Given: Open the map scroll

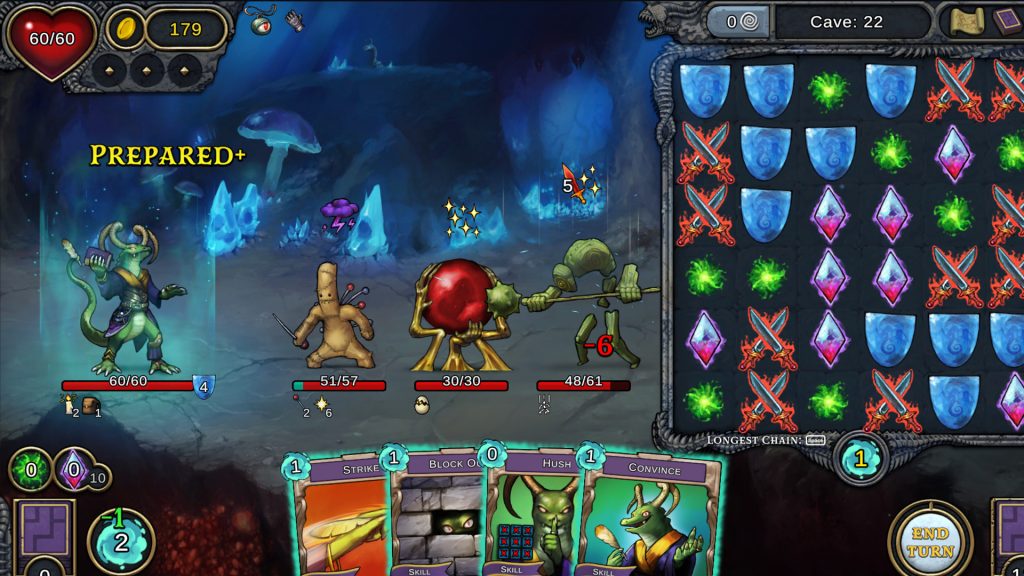Looking at the screenshot, I should pyautogui.click(x=966, y=22).
